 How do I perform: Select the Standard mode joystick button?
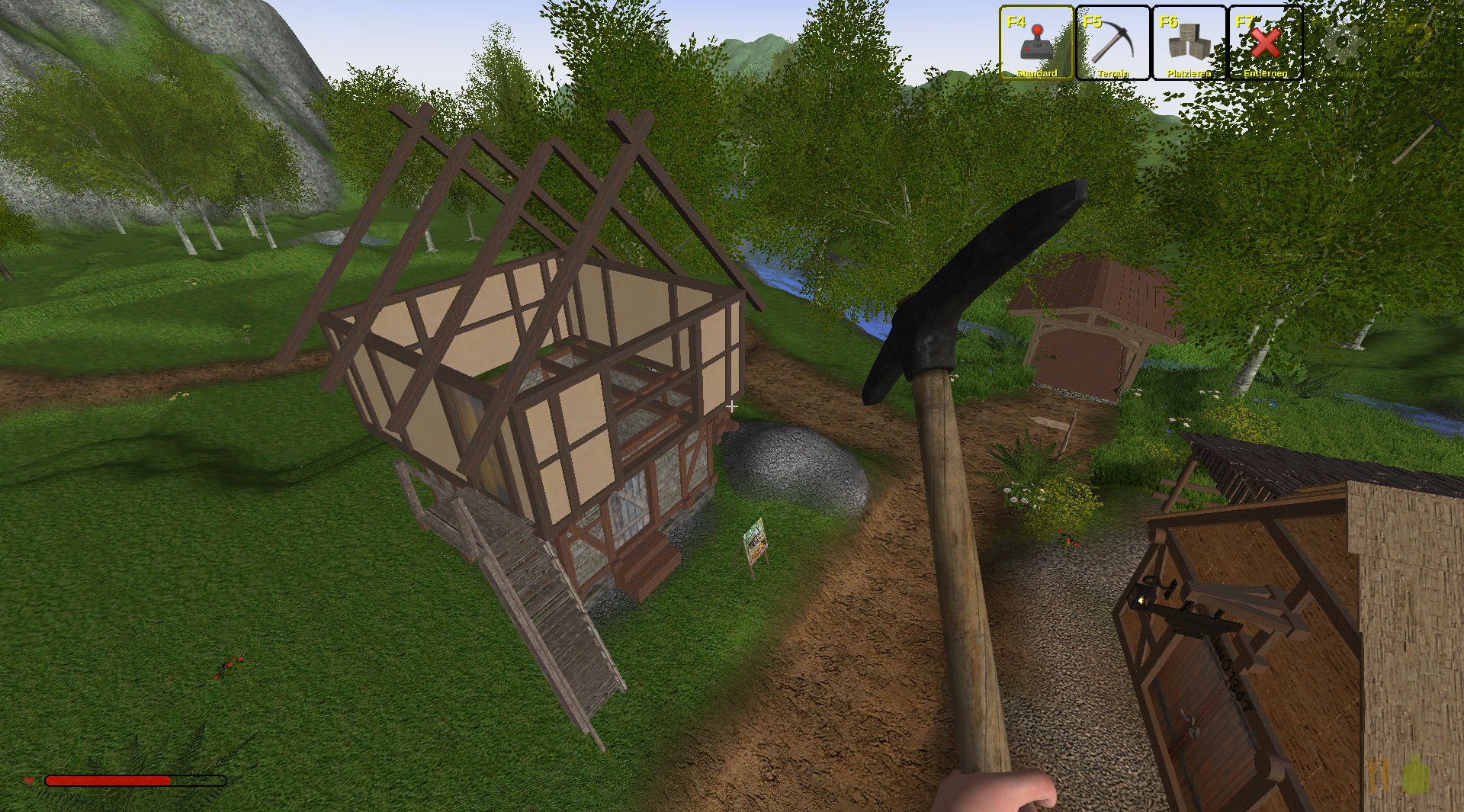1036,43
